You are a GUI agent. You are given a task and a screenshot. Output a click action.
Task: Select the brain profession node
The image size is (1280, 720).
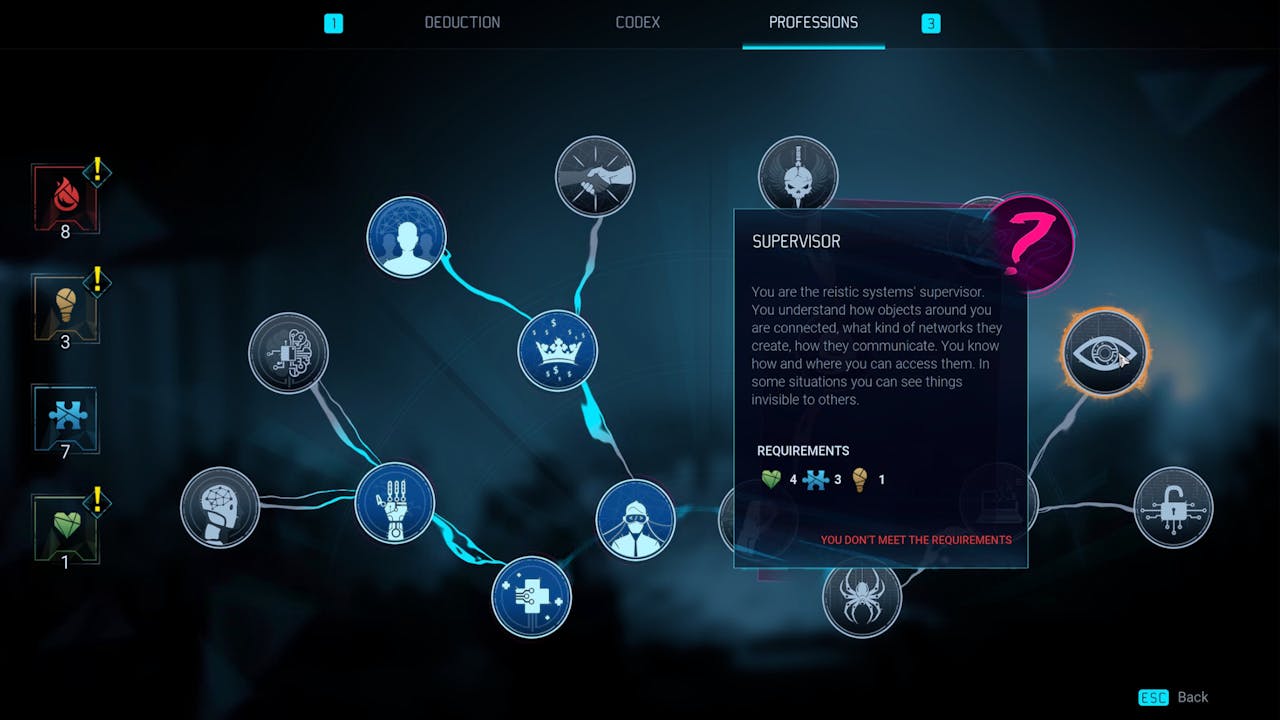220,507
